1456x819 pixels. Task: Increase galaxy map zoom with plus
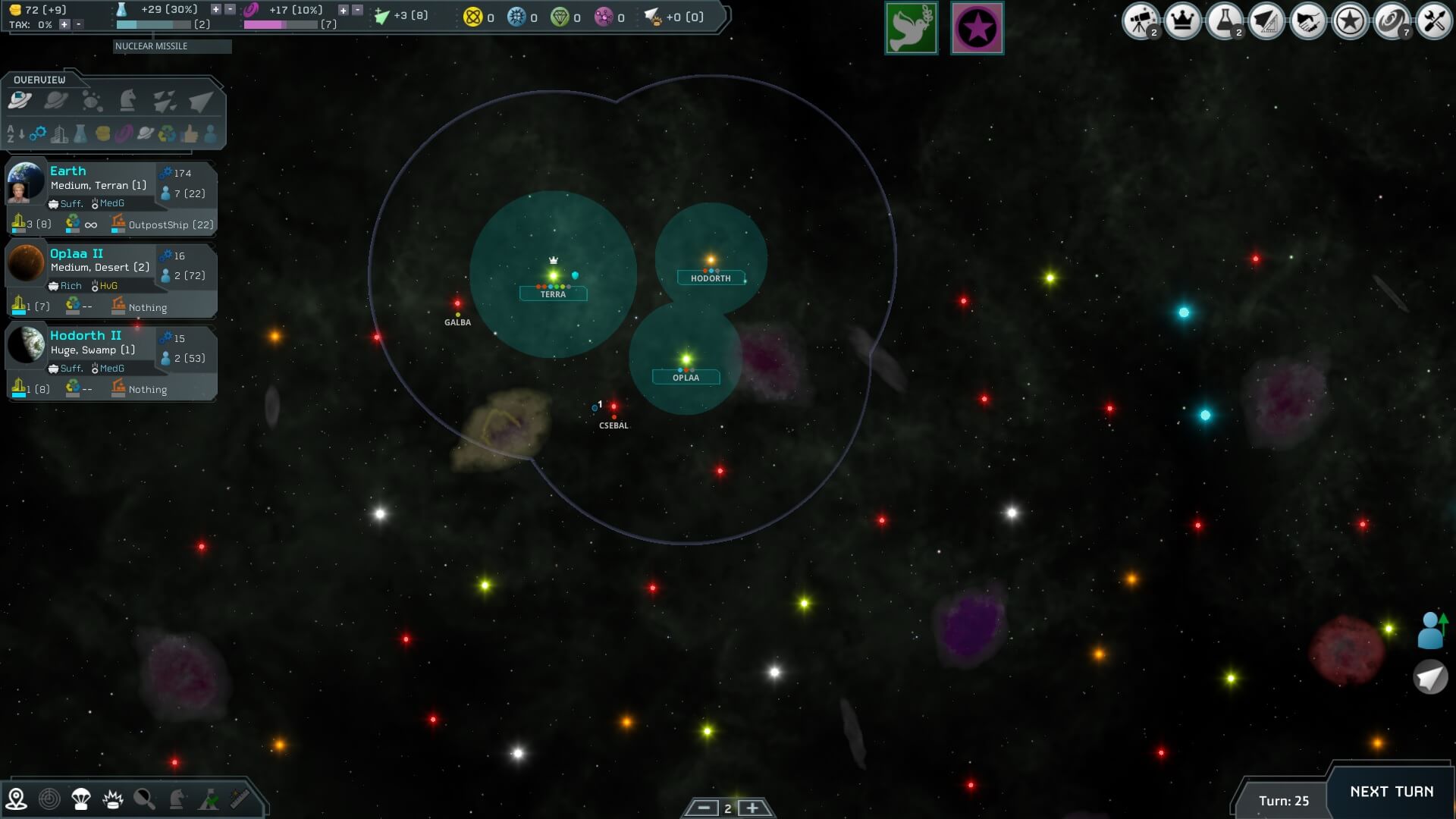(752, 808)
